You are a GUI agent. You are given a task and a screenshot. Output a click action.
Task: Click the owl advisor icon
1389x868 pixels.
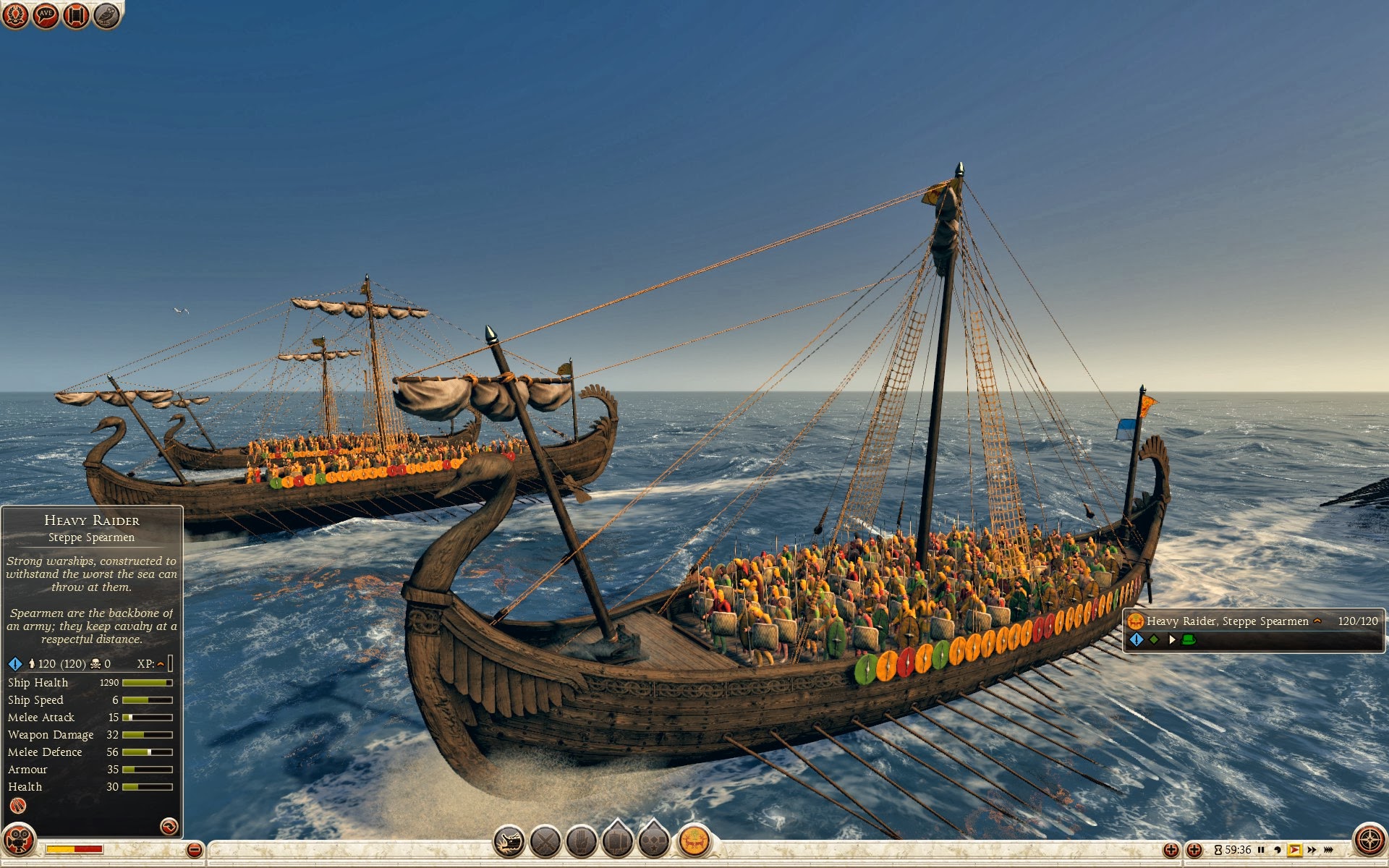click(106, 15)
